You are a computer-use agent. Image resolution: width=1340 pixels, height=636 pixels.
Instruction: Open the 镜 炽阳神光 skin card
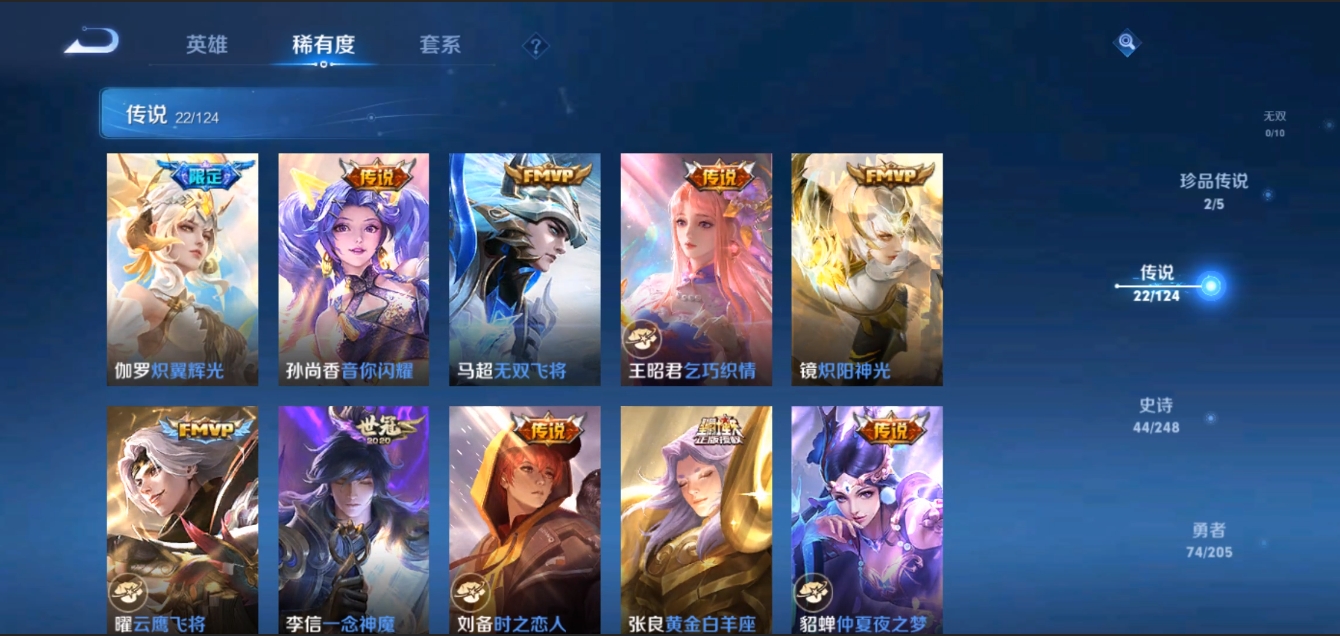point(867,269)
